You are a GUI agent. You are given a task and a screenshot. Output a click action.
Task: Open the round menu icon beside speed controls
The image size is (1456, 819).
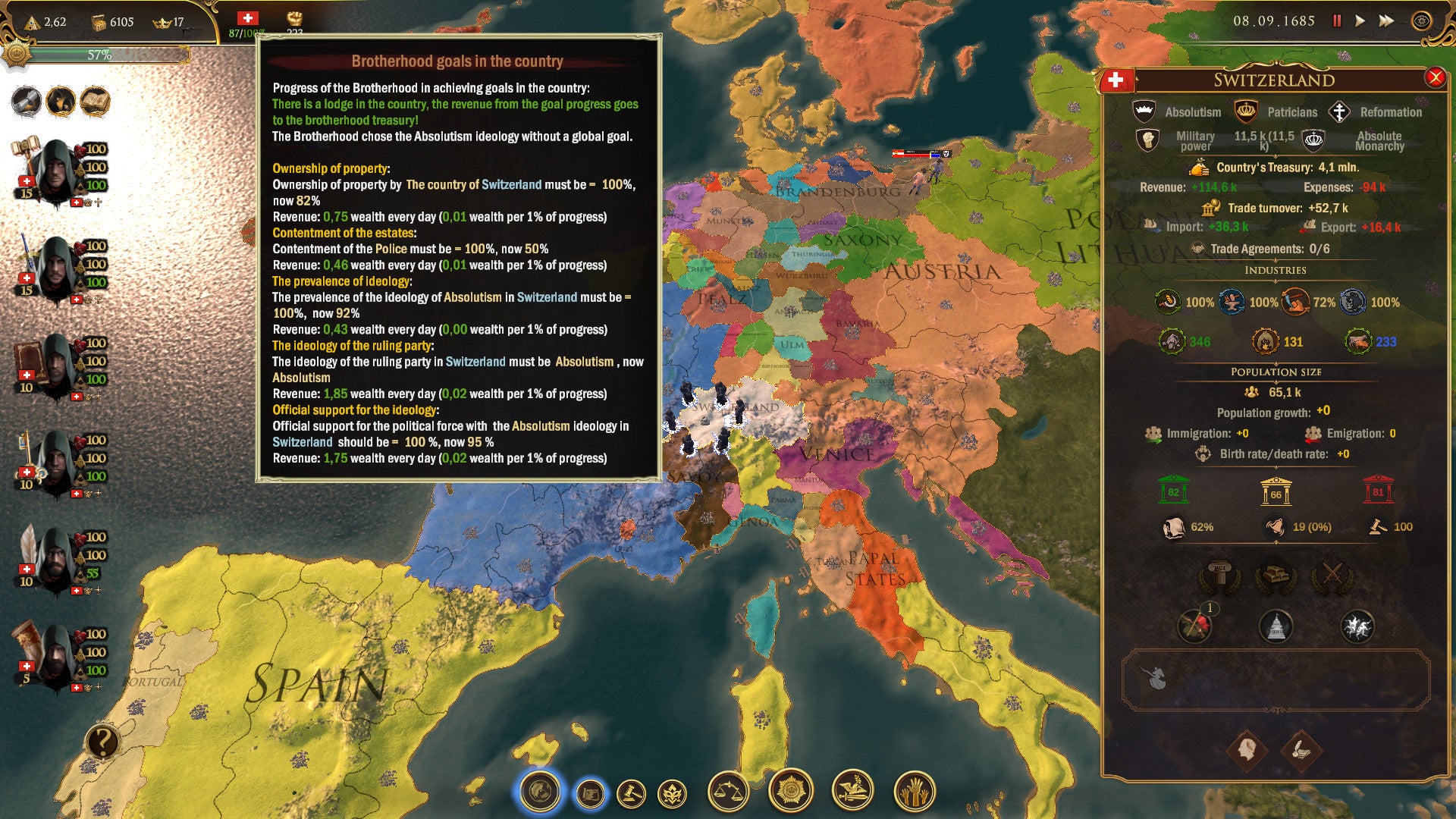[x=1421, y=21]
